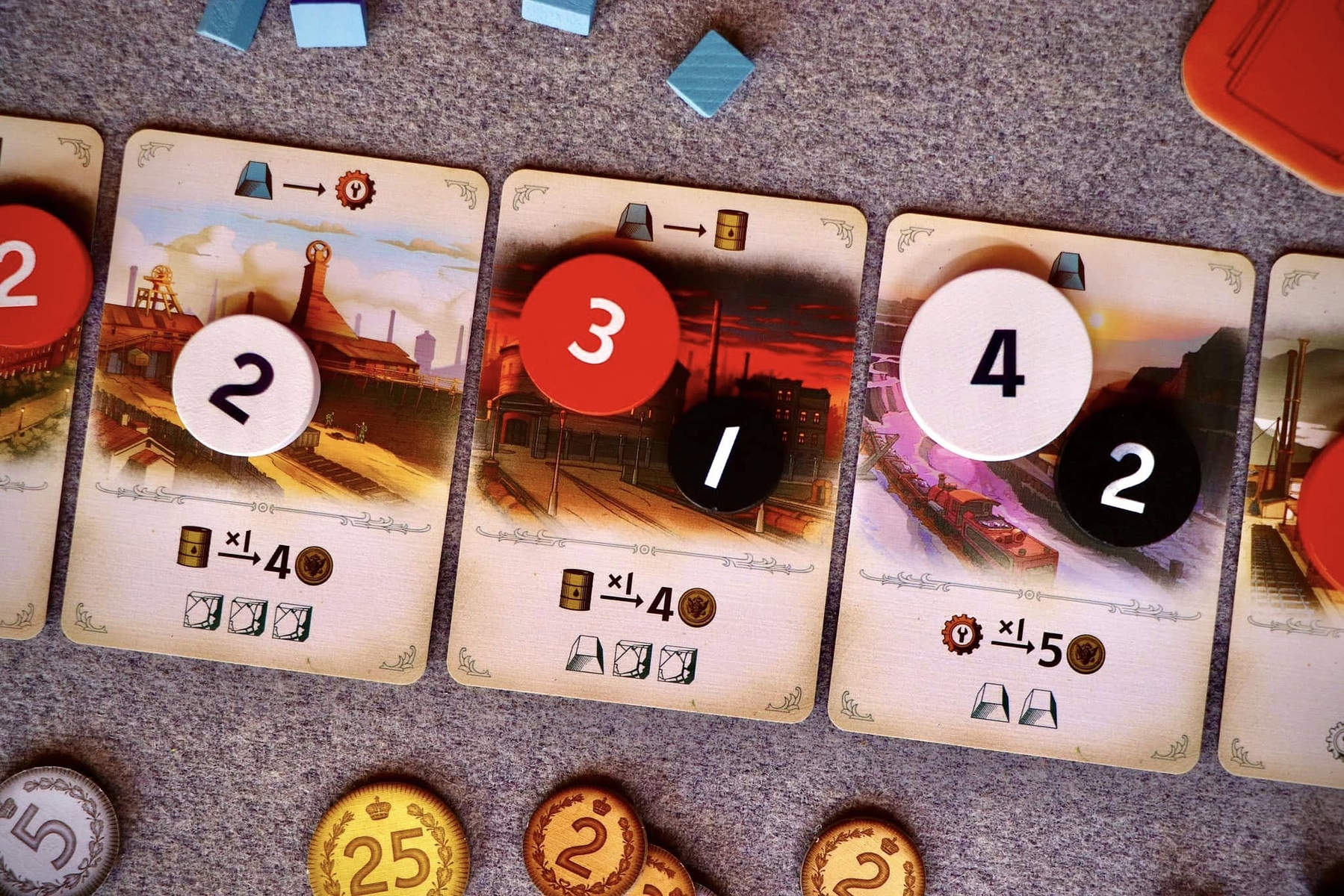Select the white disc numbered 2
Screen dimensions: 1344x896
[246, 385]
